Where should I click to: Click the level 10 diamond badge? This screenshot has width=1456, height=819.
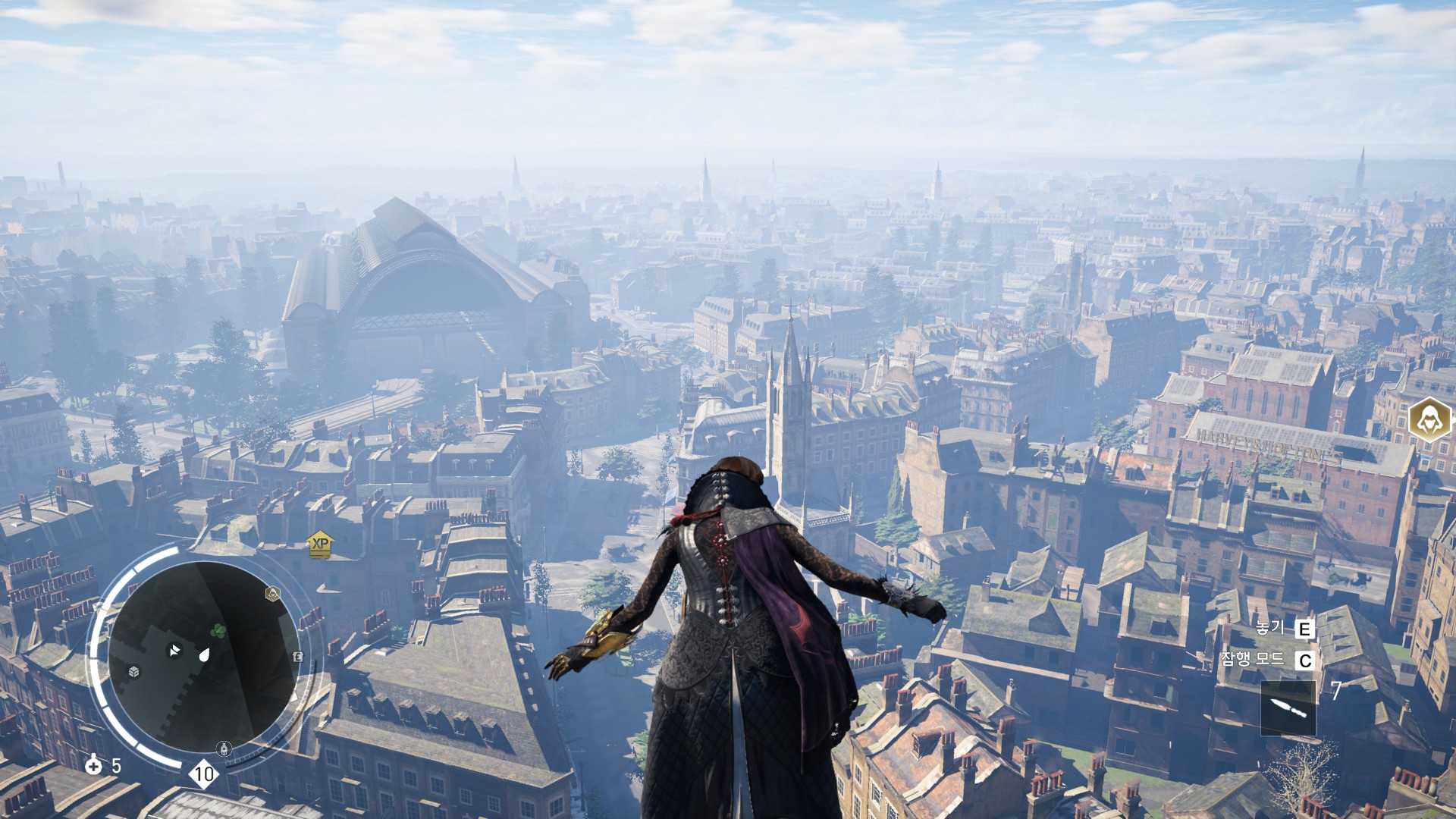pos(203,774)
